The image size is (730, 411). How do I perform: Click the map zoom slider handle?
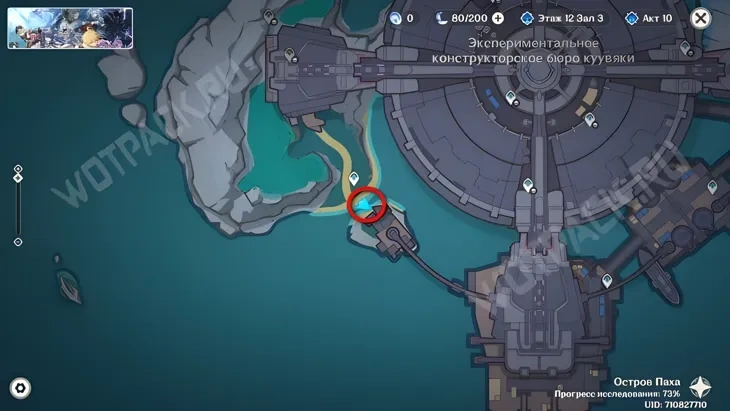click(x=18, y=179)
